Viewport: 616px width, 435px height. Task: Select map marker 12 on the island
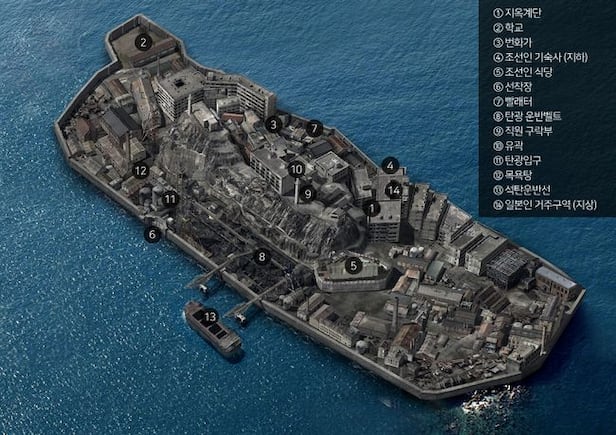(x=141, y=171)
